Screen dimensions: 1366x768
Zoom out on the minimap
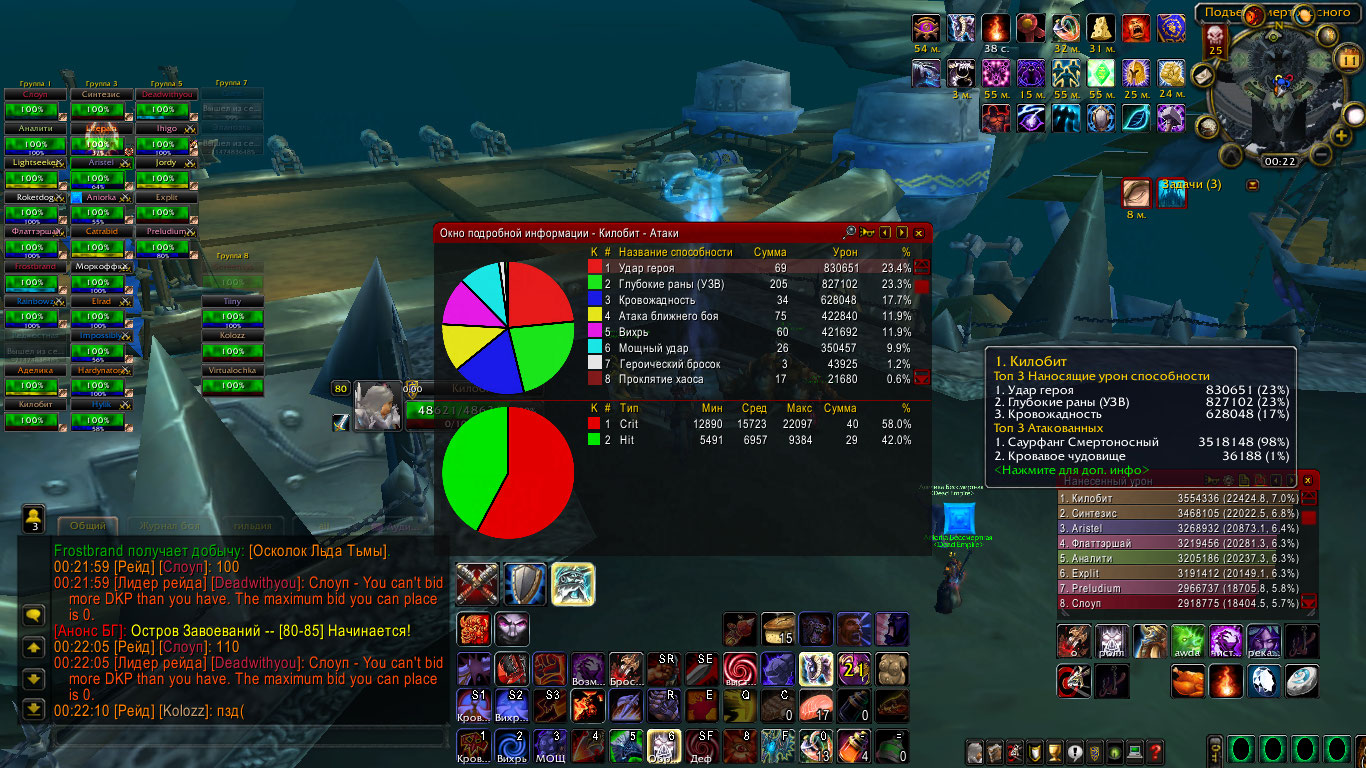point(1319,156)
